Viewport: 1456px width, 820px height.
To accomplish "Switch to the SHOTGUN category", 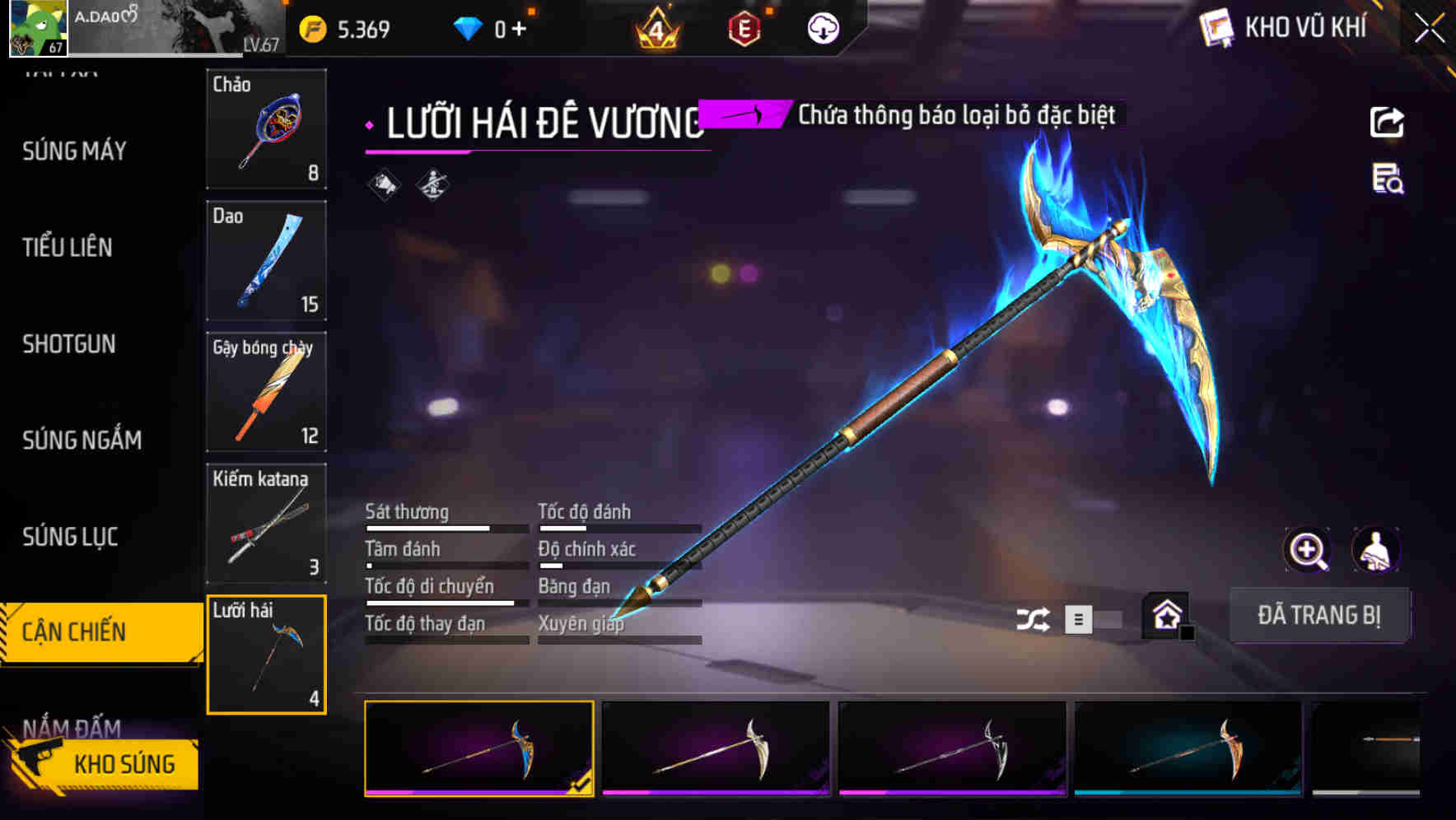I will pyautogui.click(x=70, y=344).
